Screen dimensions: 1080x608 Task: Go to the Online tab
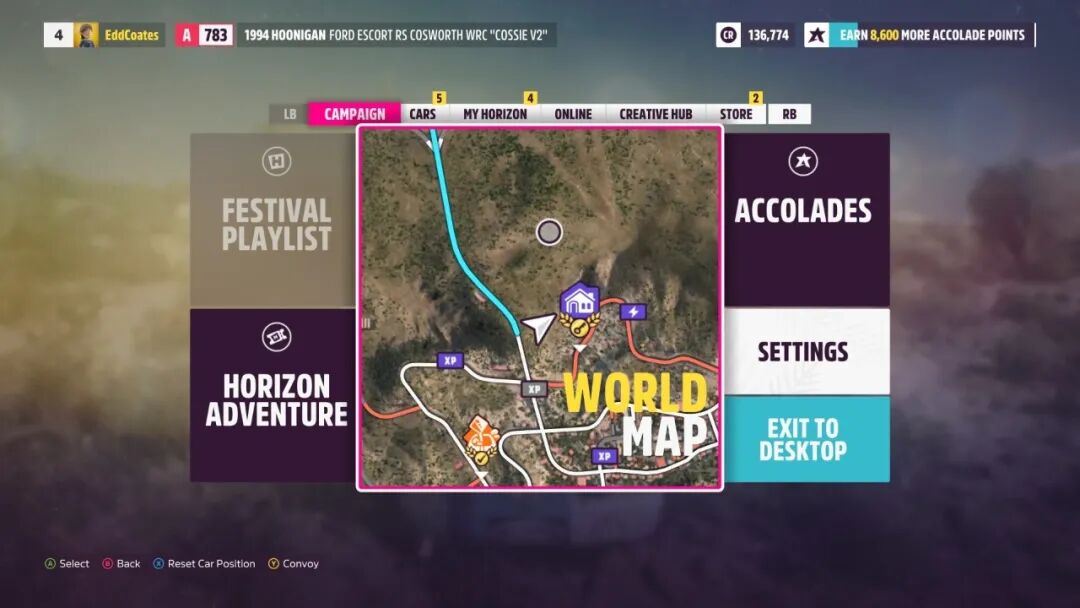573,114
